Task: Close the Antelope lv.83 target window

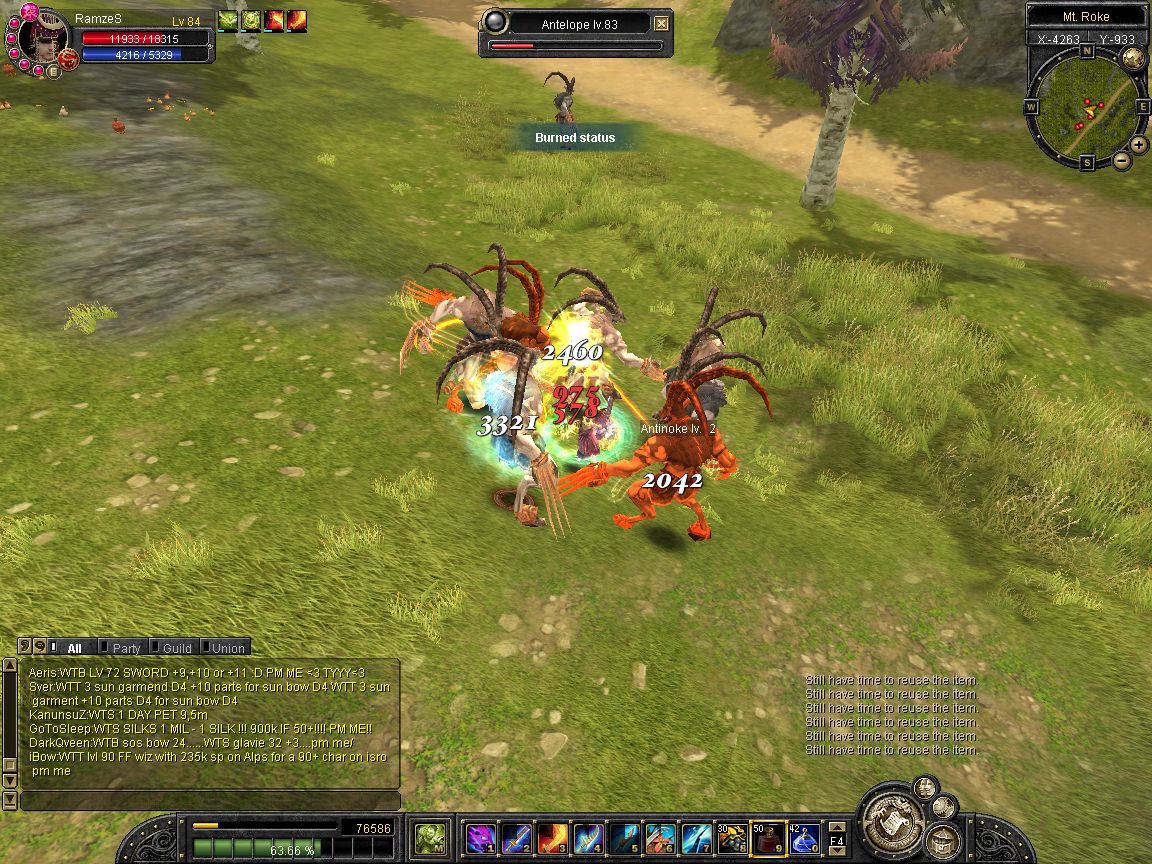Action: click(661, 23)
